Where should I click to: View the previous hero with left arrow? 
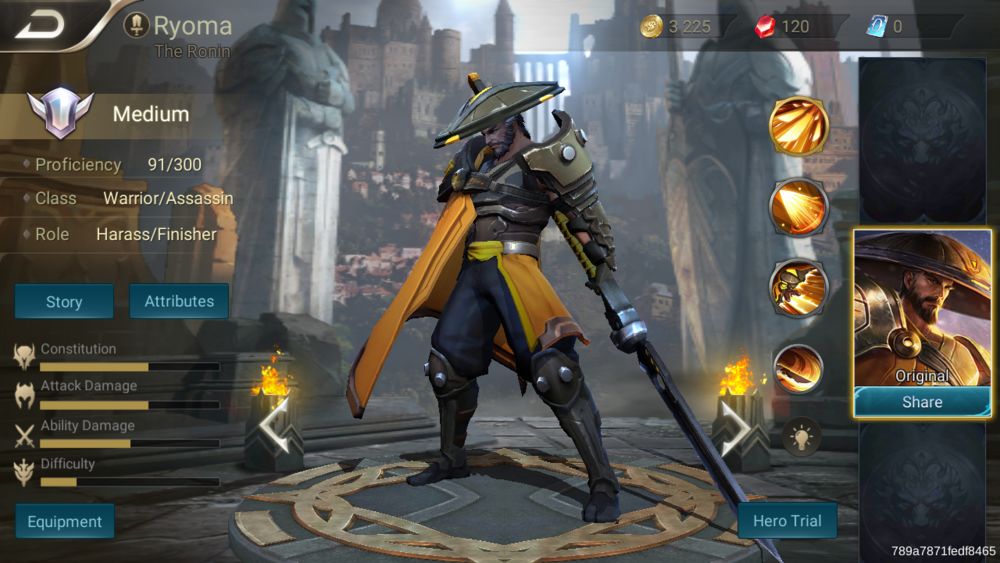pos(275,426)
